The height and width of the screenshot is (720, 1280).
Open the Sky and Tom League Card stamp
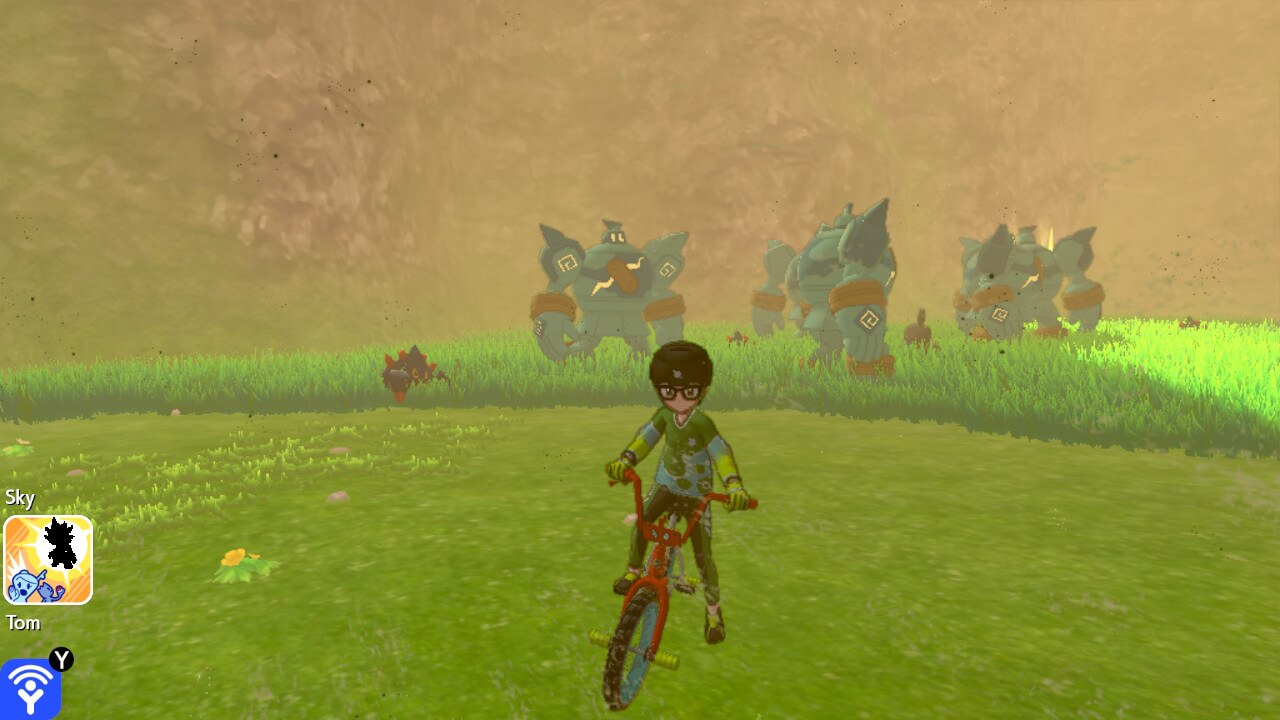click(48, 560)
